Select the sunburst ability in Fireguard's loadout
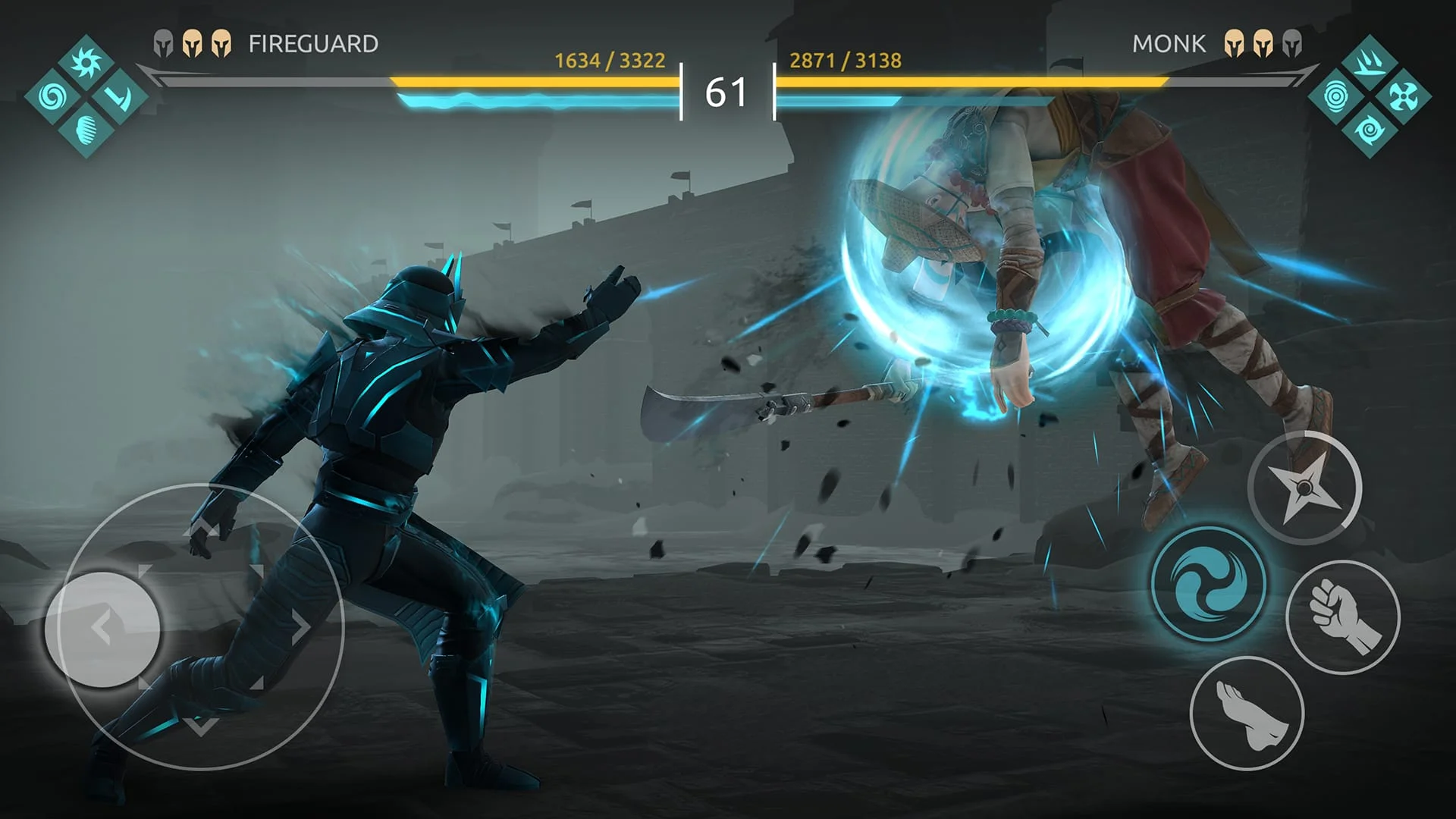 tap(86, 63)
